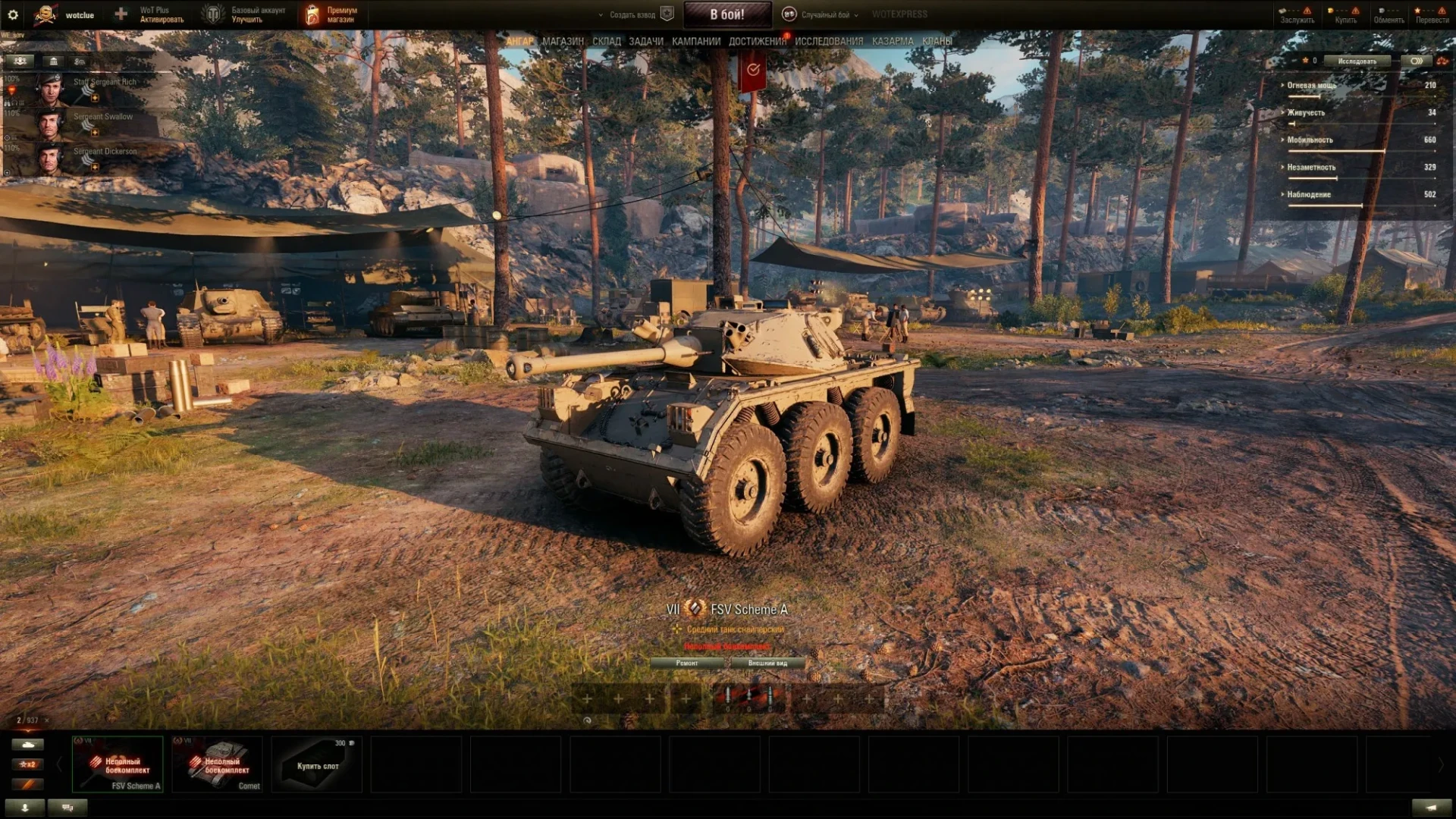Buy a new slot via Купить слот
Screen dimensions: 1456x819
pos(317,764)
